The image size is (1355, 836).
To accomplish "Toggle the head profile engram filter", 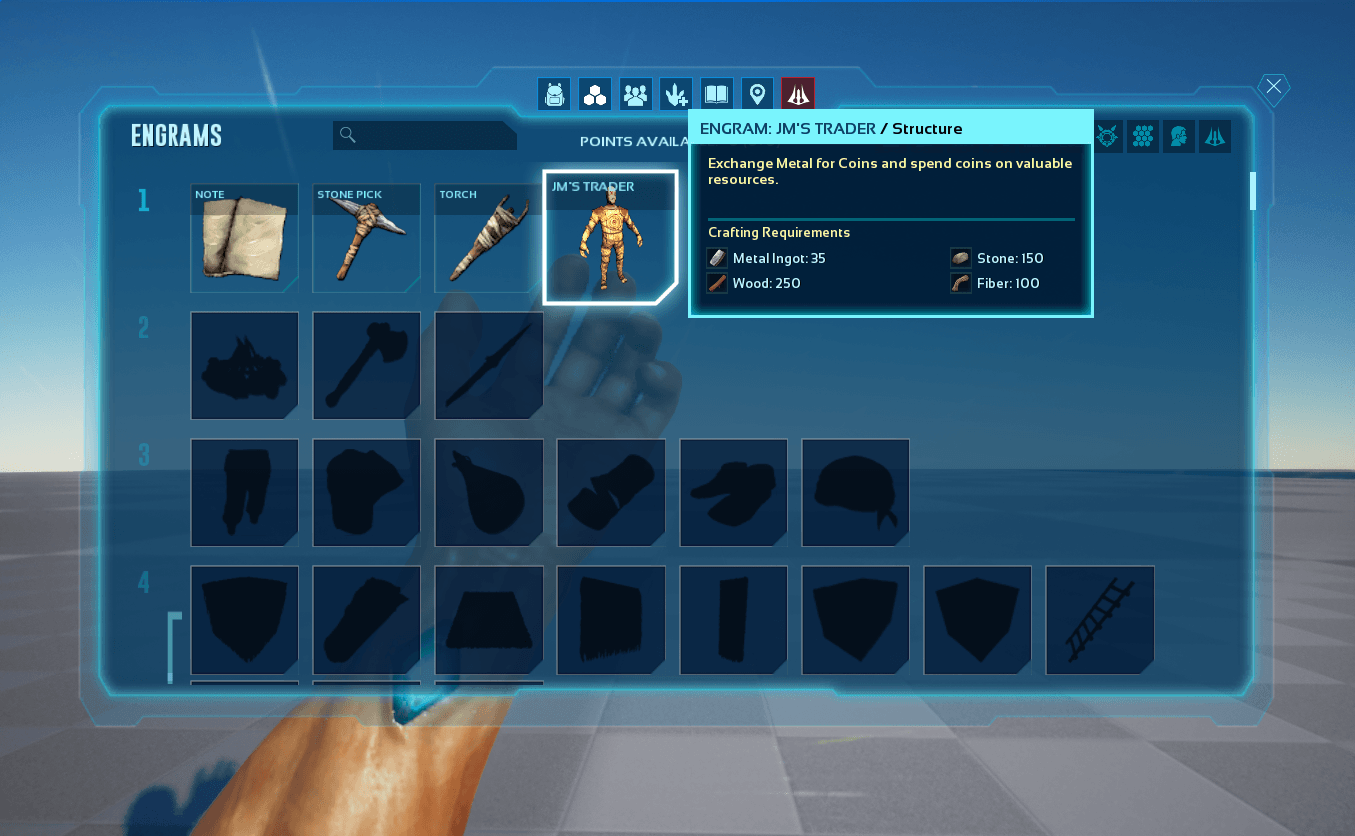I will (1178, 136).
